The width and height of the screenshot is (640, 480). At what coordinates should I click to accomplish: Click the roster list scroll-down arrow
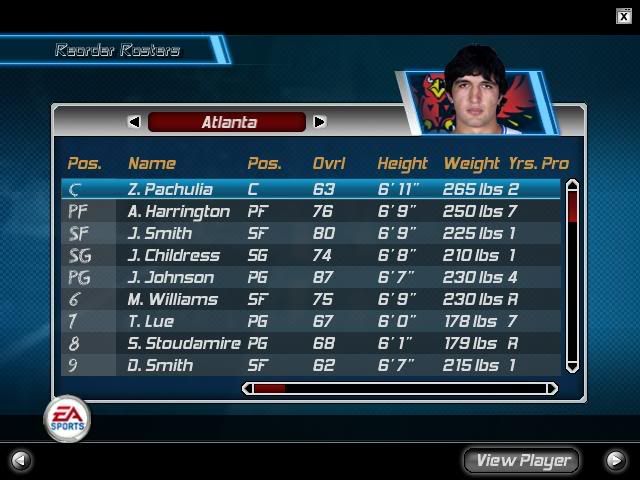click(572, 367)
